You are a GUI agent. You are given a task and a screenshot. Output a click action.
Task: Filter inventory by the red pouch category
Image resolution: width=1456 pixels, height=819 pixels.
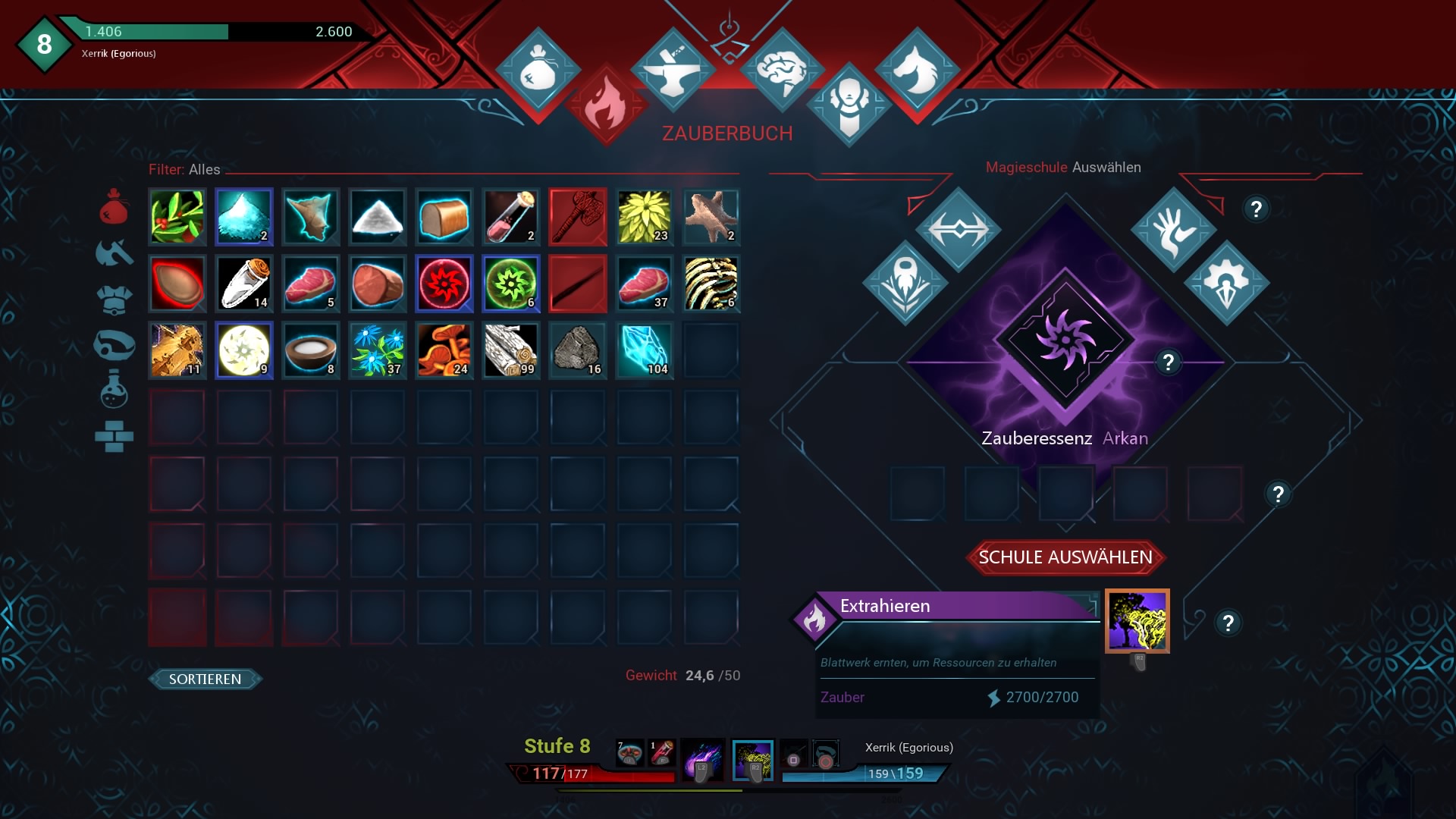(x=114, y=206)
